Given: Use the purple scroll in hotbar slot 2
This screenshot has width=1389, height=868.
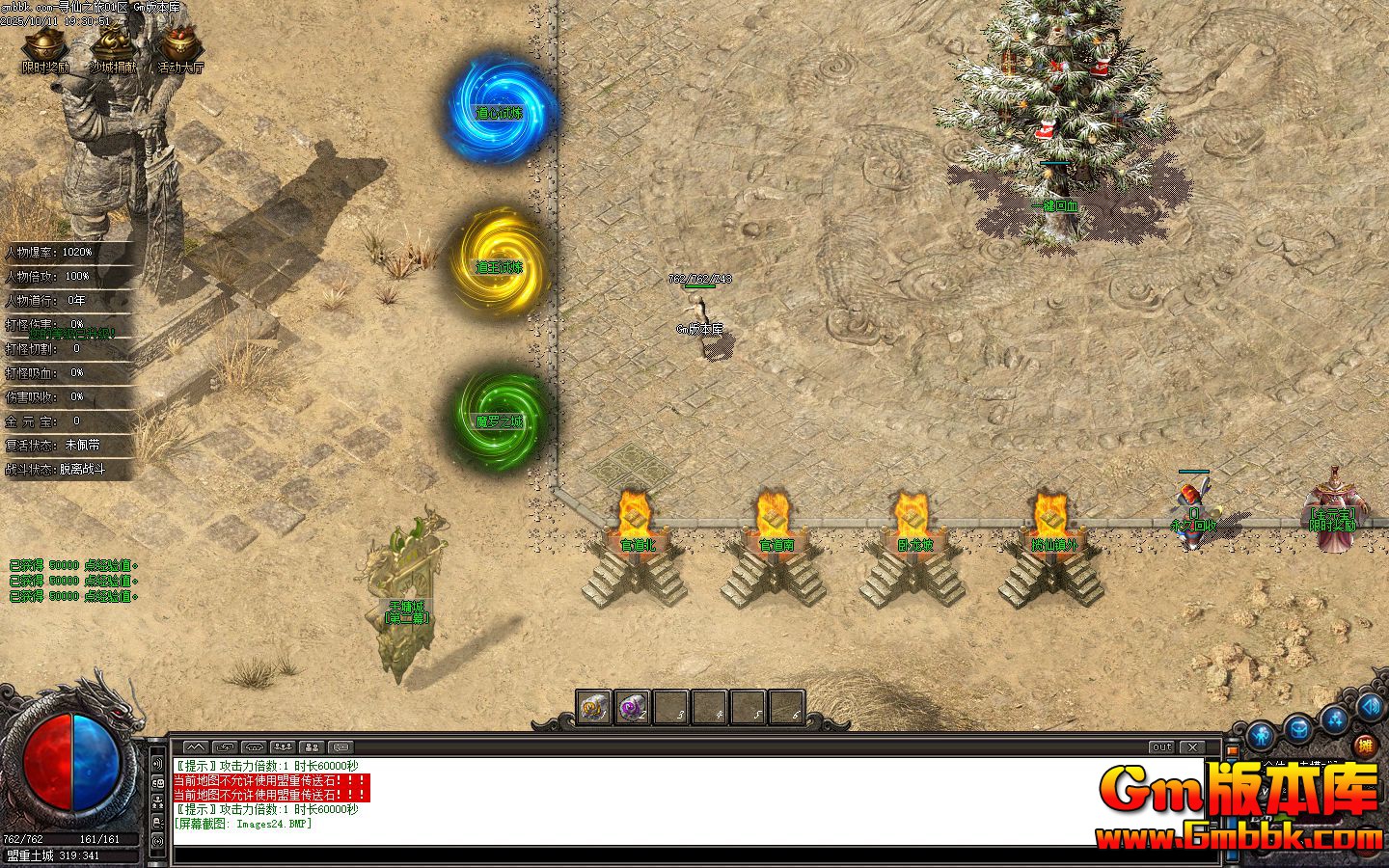Looking at the screenshot, I should tap(633, 708).
